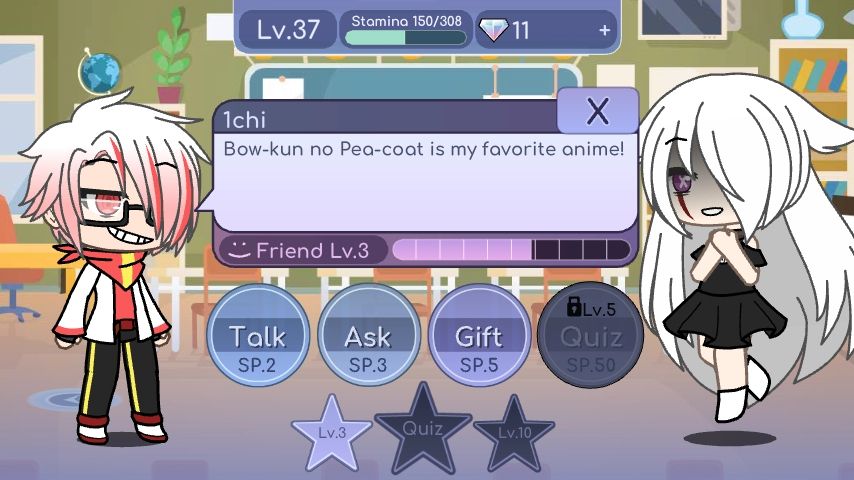Select the Lv.10 star reward
This screenshot has width=854, height=480.
tap(514, 433)
